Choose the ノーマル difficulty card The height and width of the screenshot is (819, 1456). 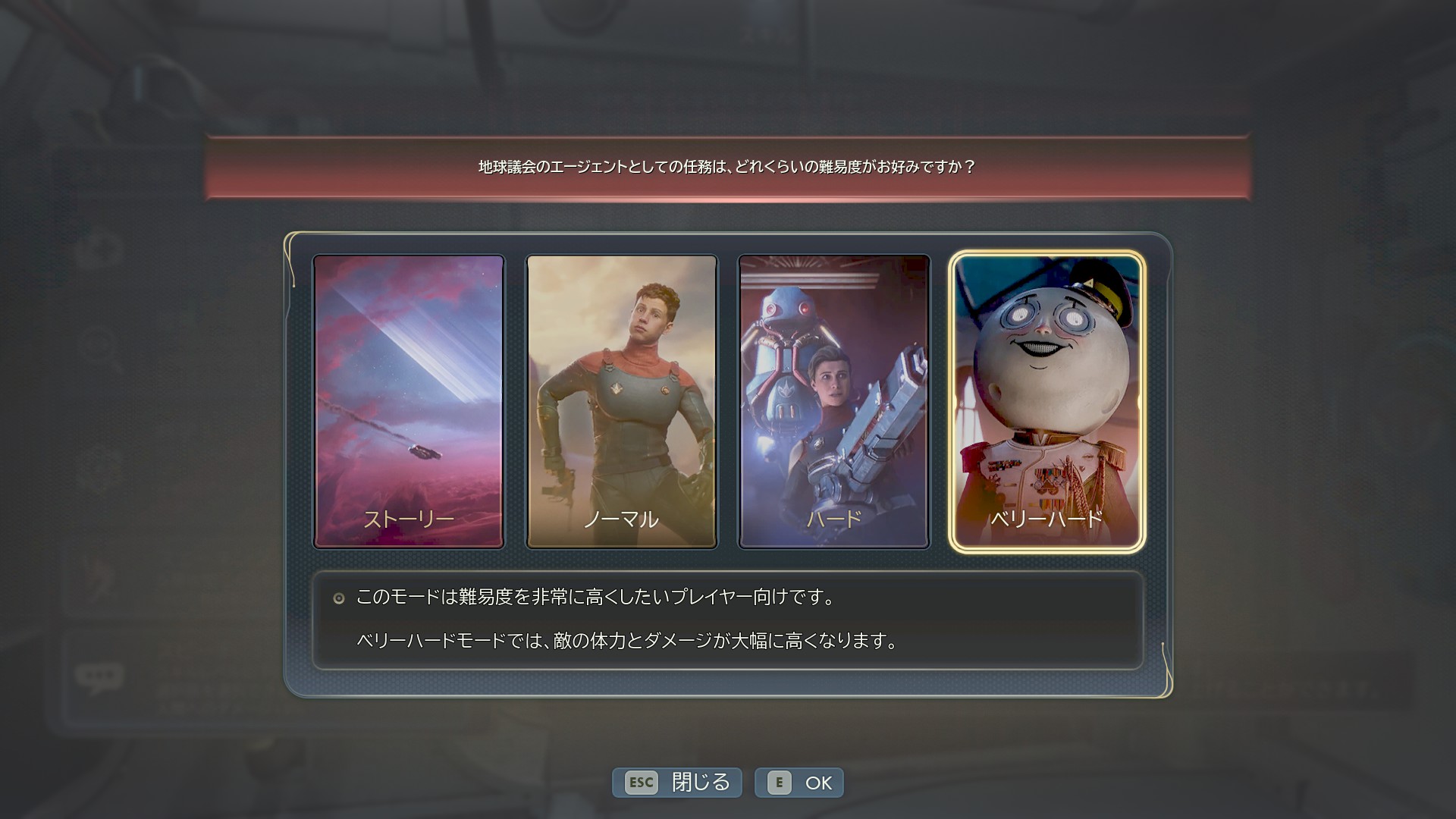coord(621,401)
